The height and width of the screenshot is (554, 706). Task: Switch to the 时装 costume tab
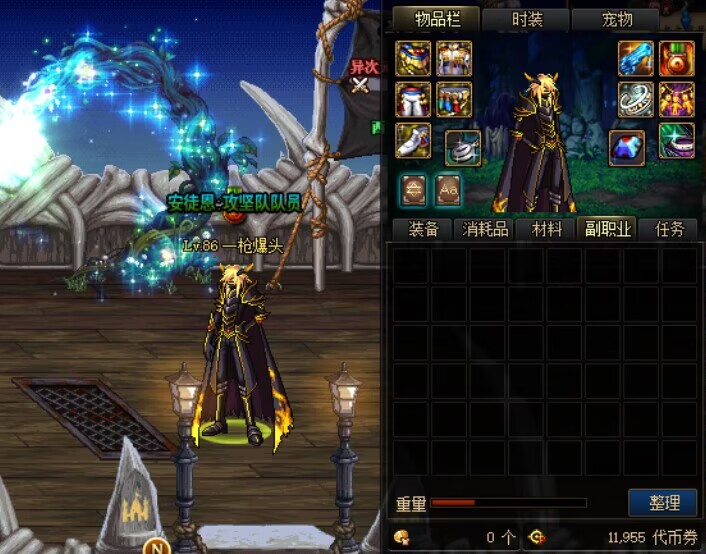click(526, 19)
